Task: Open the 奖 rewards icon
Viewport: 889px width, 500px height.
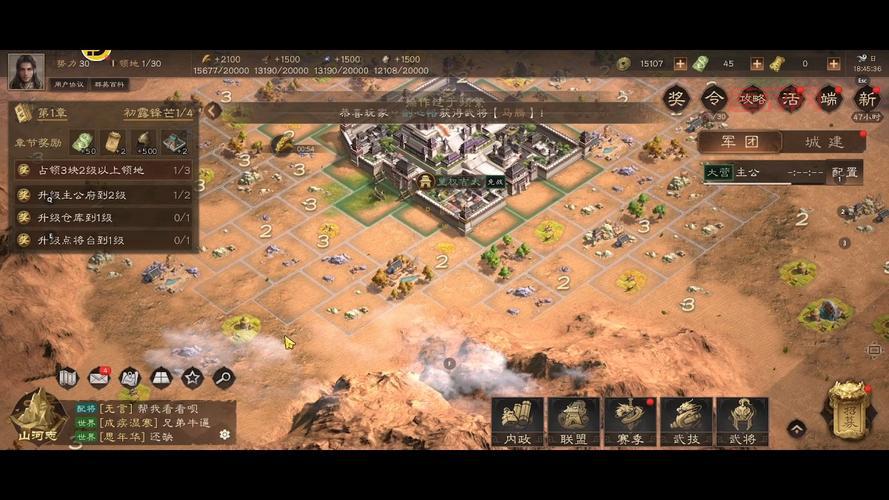Action: 677,98
